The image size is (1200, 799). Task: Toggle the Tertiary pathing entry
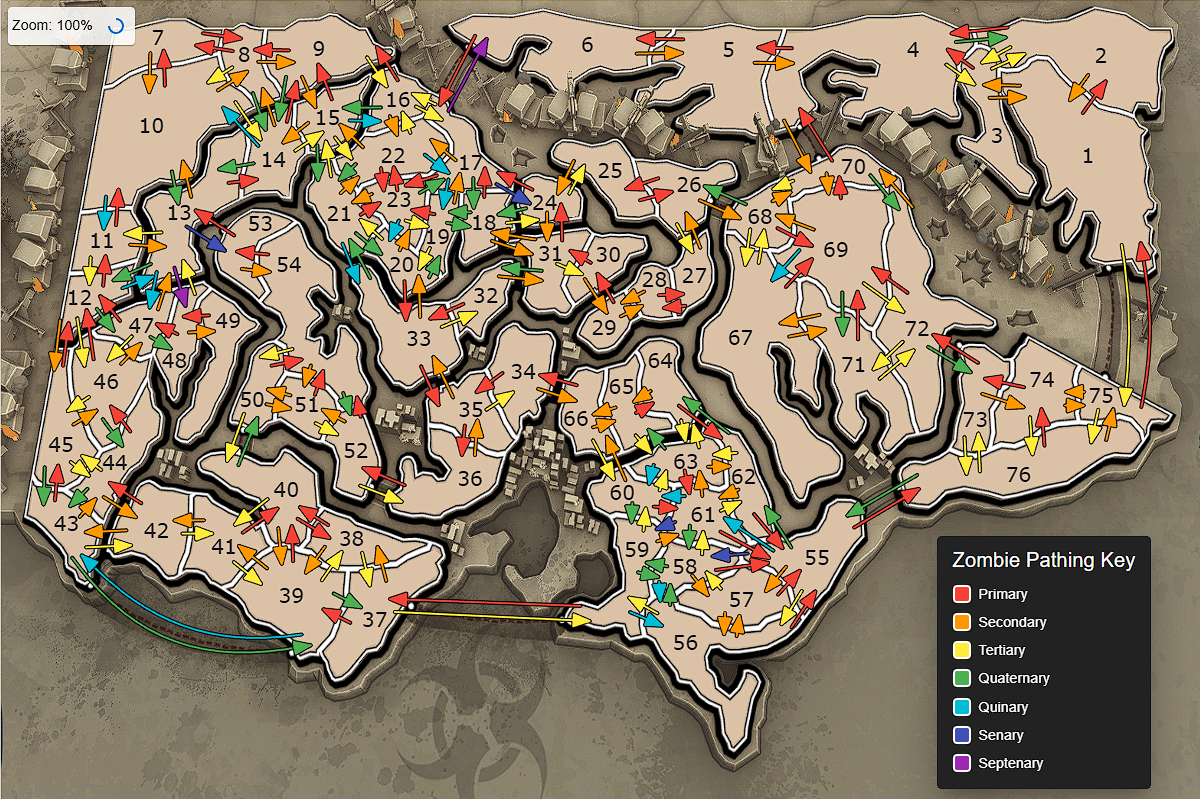click(1001, 650)
